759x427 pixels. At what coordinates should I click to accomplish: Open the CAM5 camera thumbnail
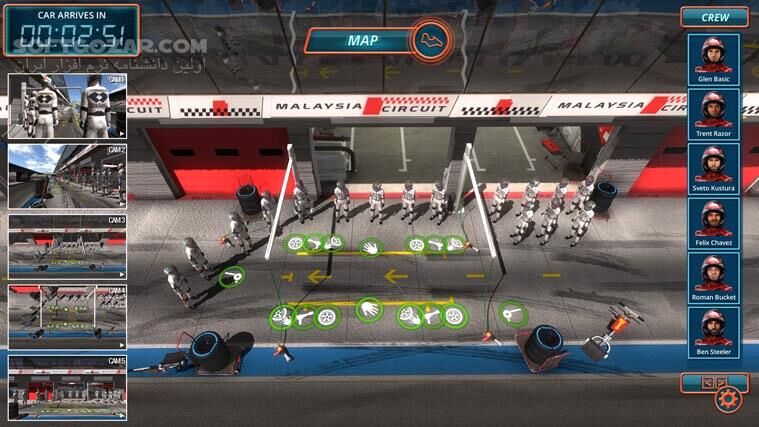67,387
